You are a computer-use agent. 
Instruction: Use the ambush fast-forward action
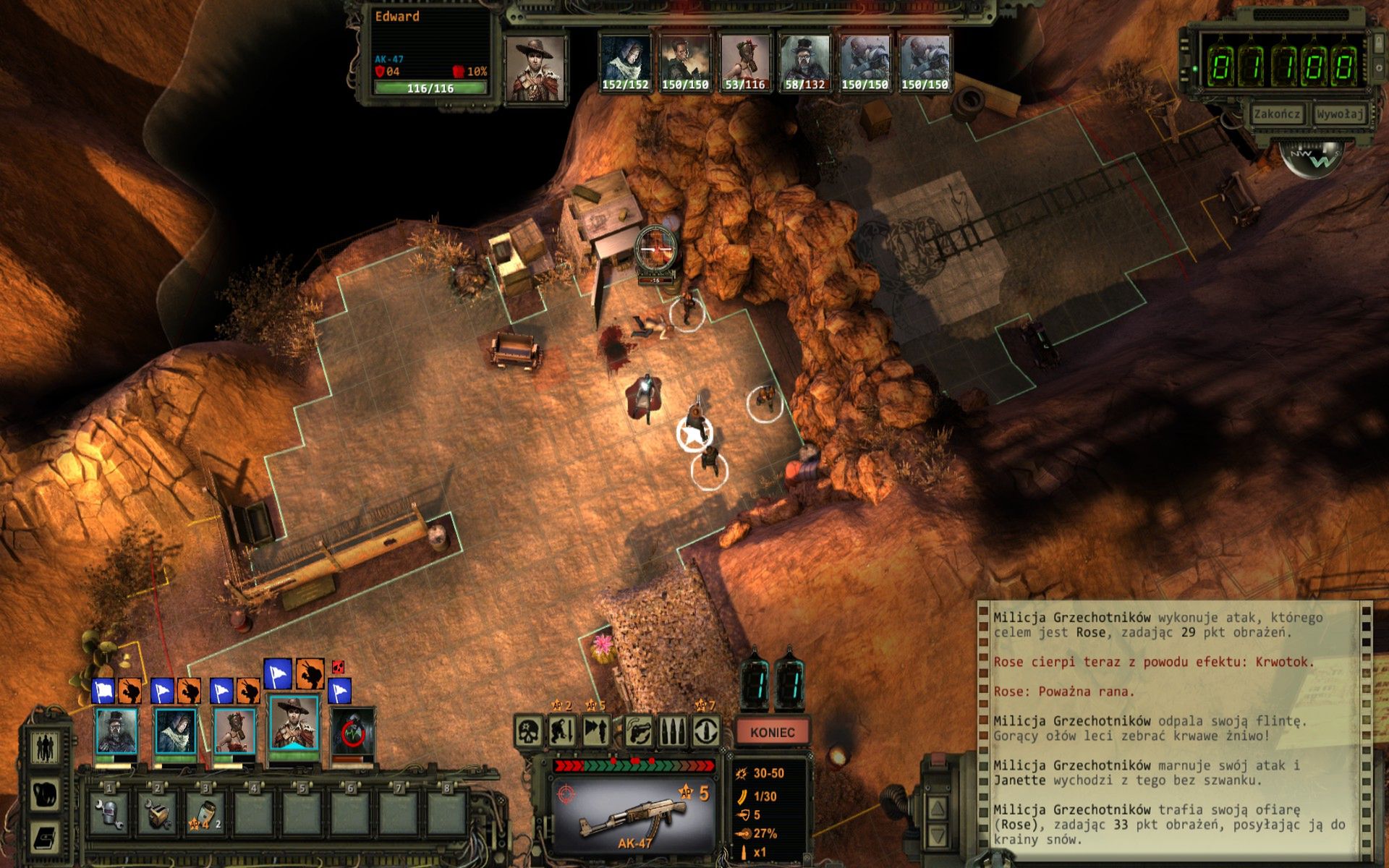pyautogui.click(x=597, y=731)
